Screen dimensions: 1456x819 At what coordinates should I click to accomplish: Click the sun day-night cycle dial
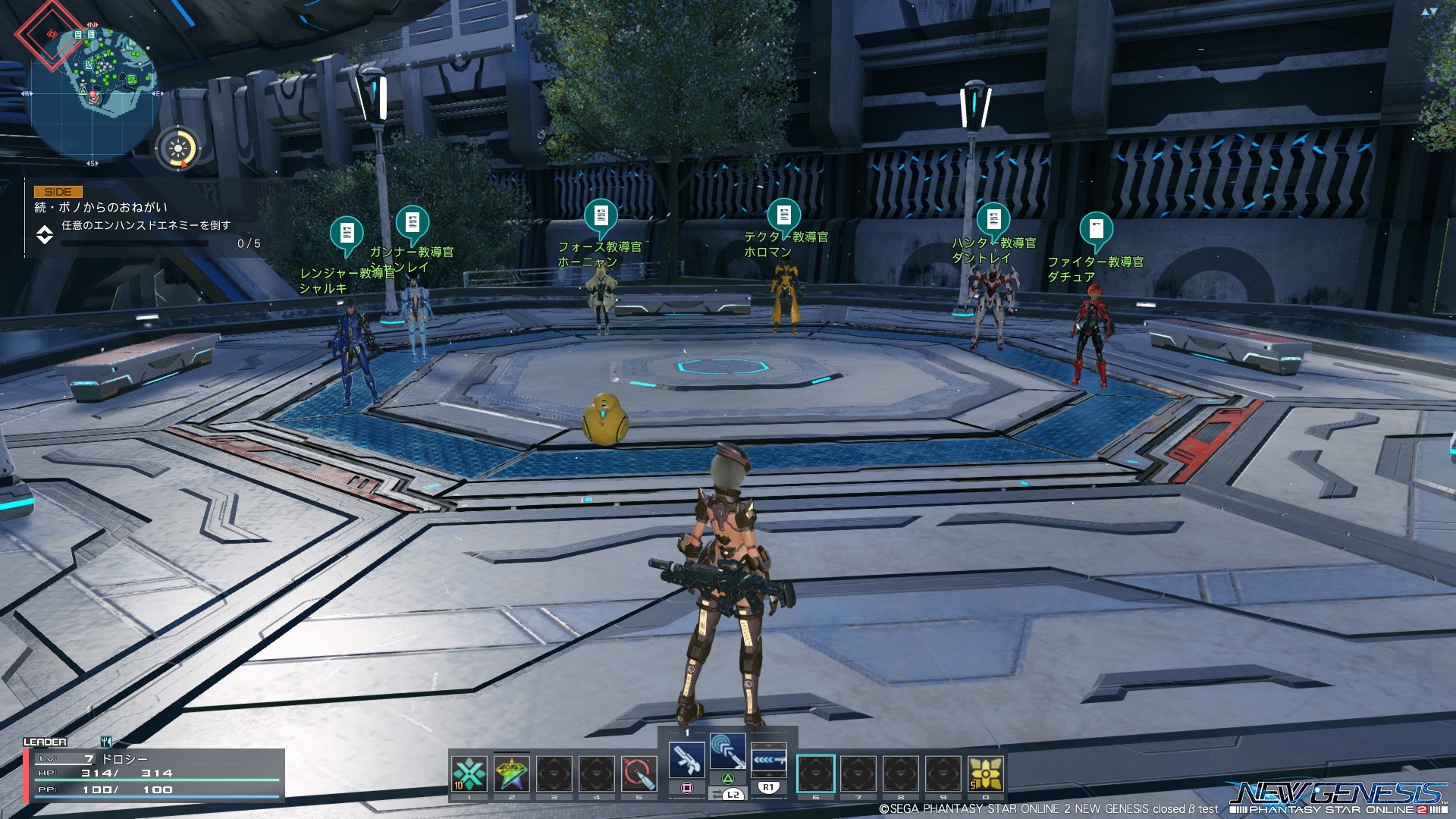tap(178, 147)
